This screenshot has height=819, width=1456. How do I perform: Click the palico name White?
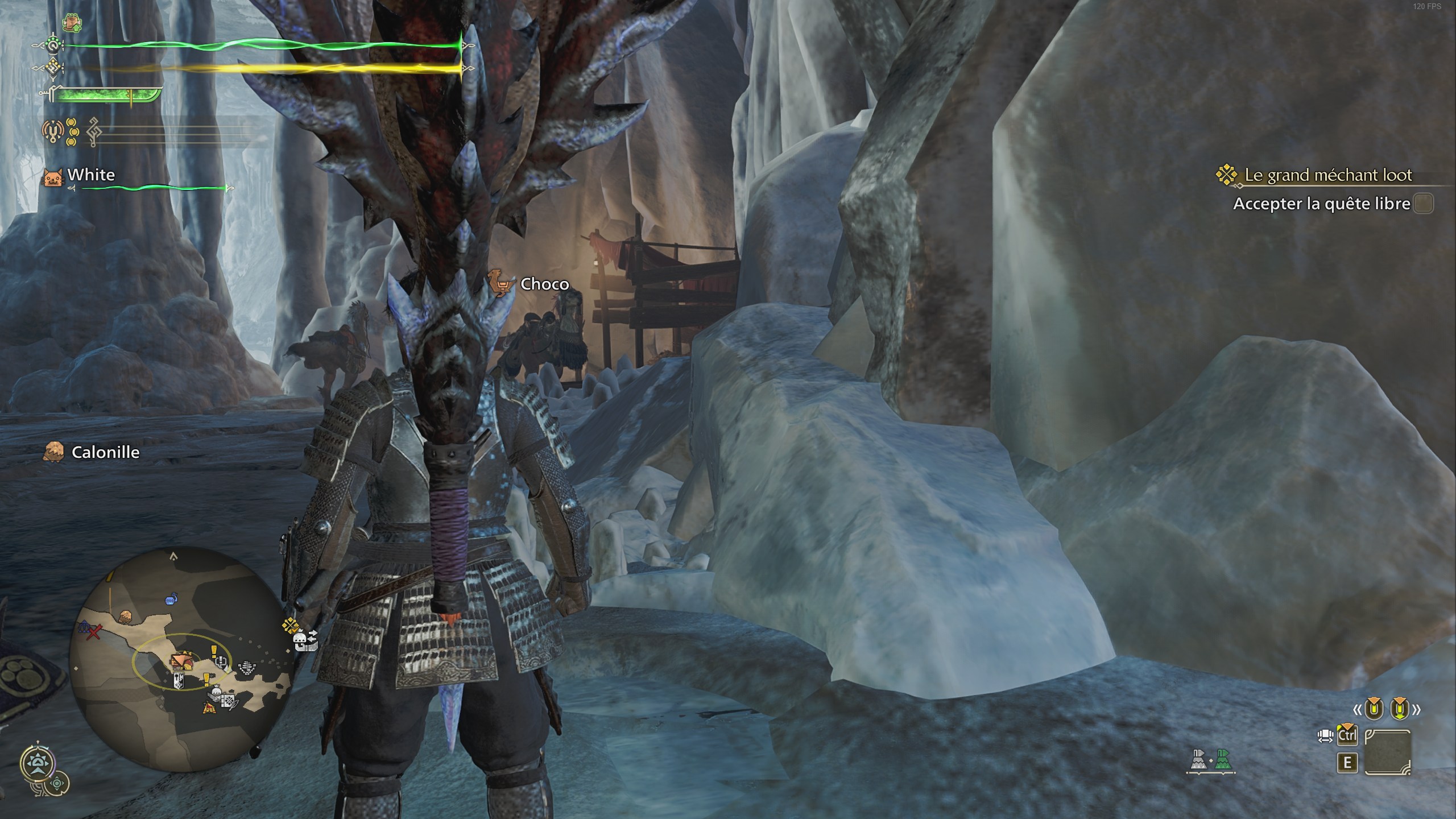coord(91,175)
